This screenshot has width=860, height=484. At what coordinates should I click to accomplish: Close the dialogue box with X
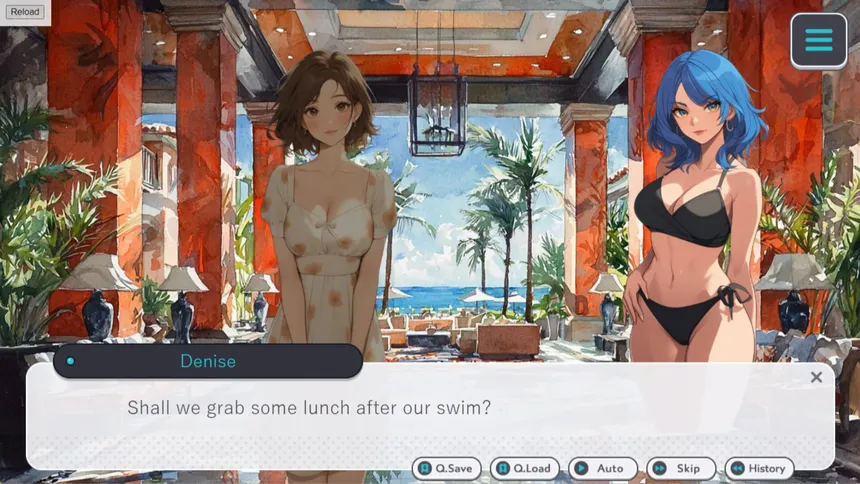(x=816, y=377)
